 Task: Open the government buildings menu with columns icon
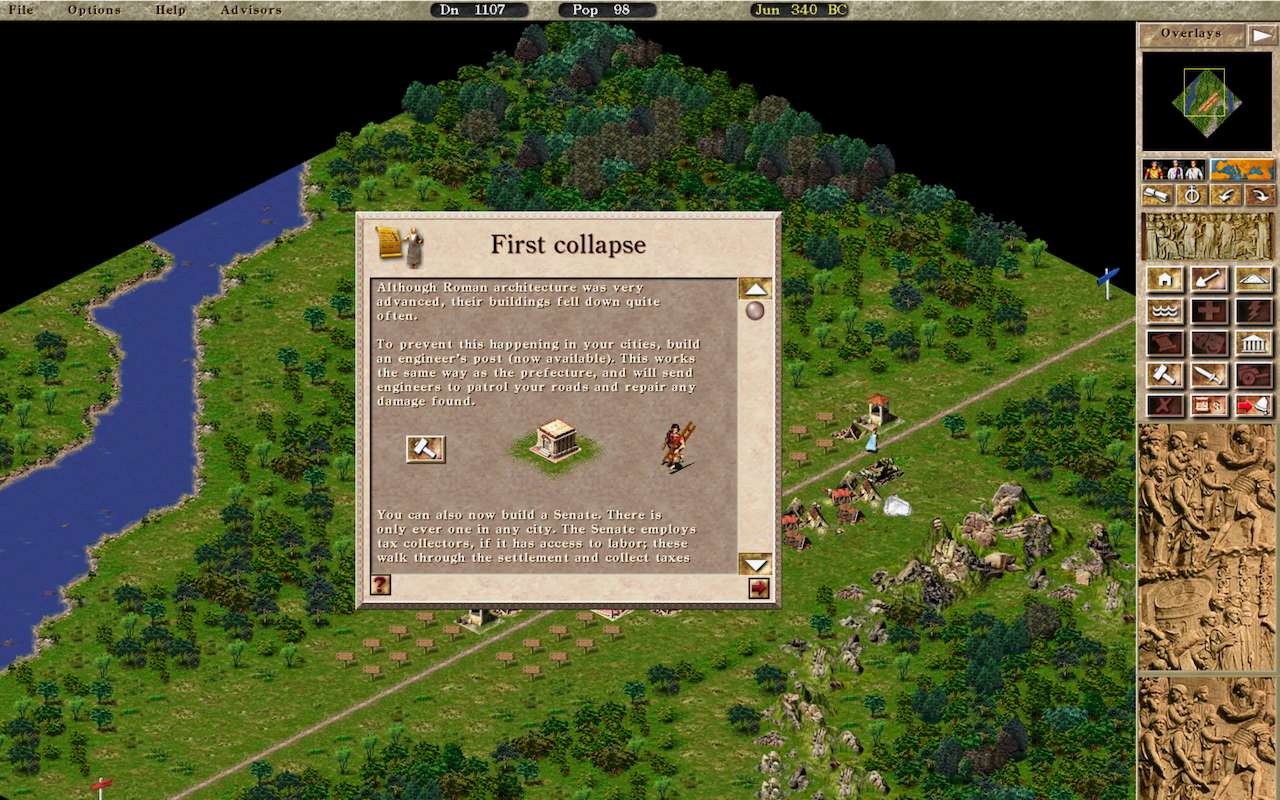point(1254,343)
